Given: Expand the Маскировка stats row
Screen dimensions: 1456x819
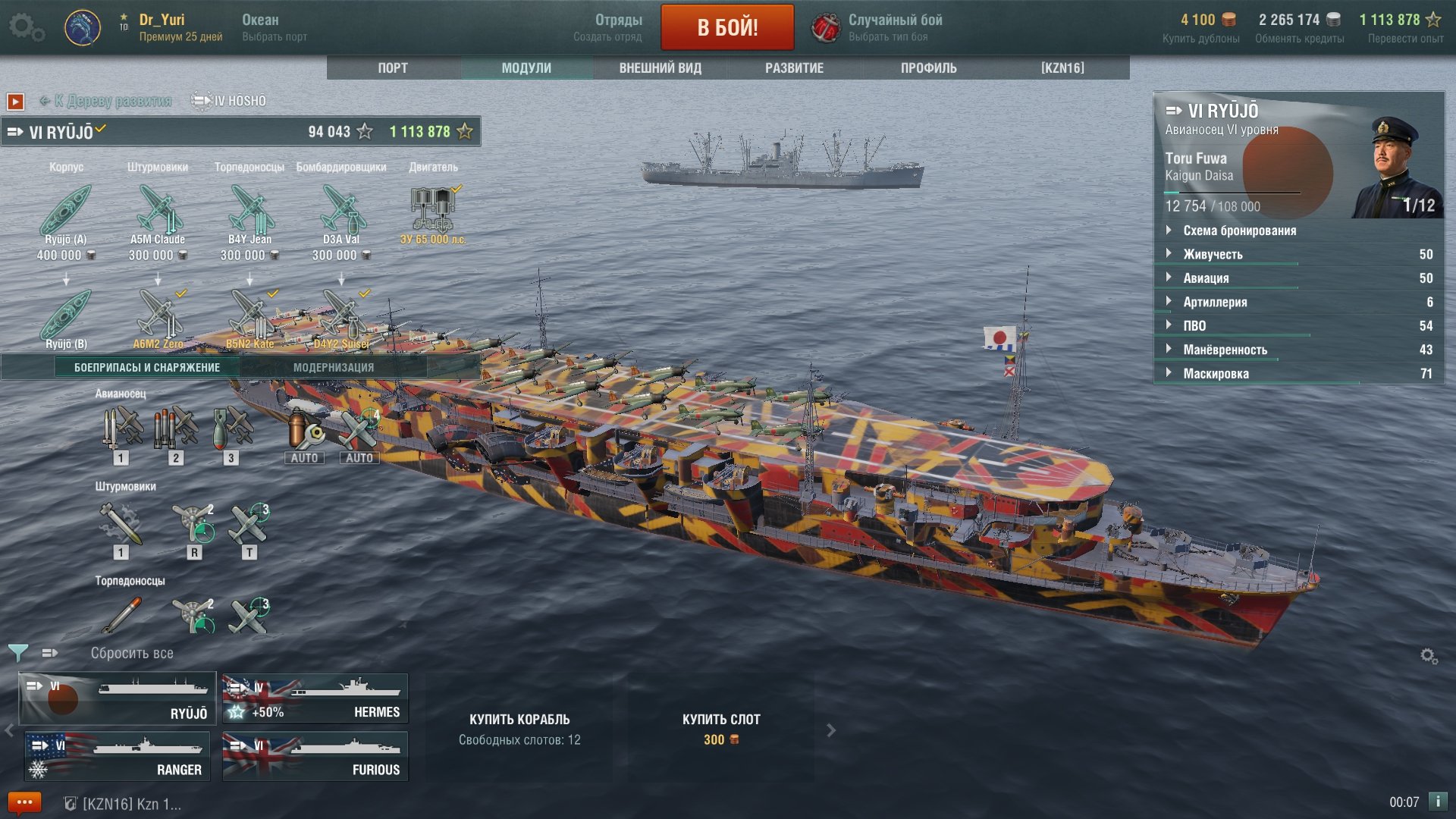Looking at the screenshot, I should pos(1216,374).
